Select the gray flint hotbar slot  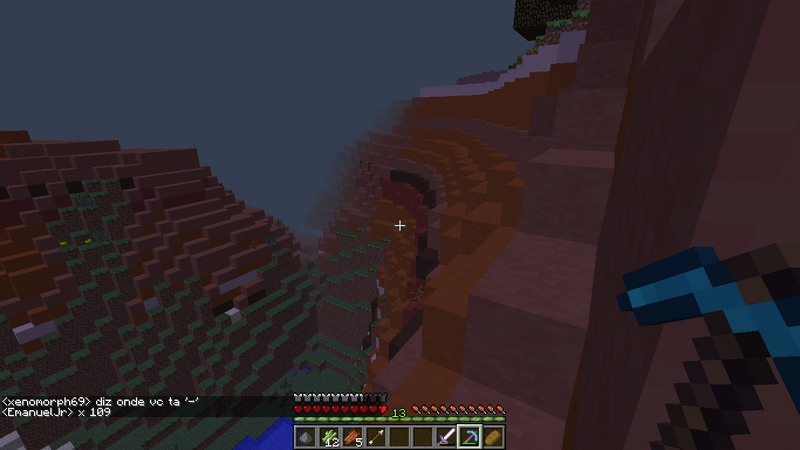pyautogui.click(x=306, y=437)
